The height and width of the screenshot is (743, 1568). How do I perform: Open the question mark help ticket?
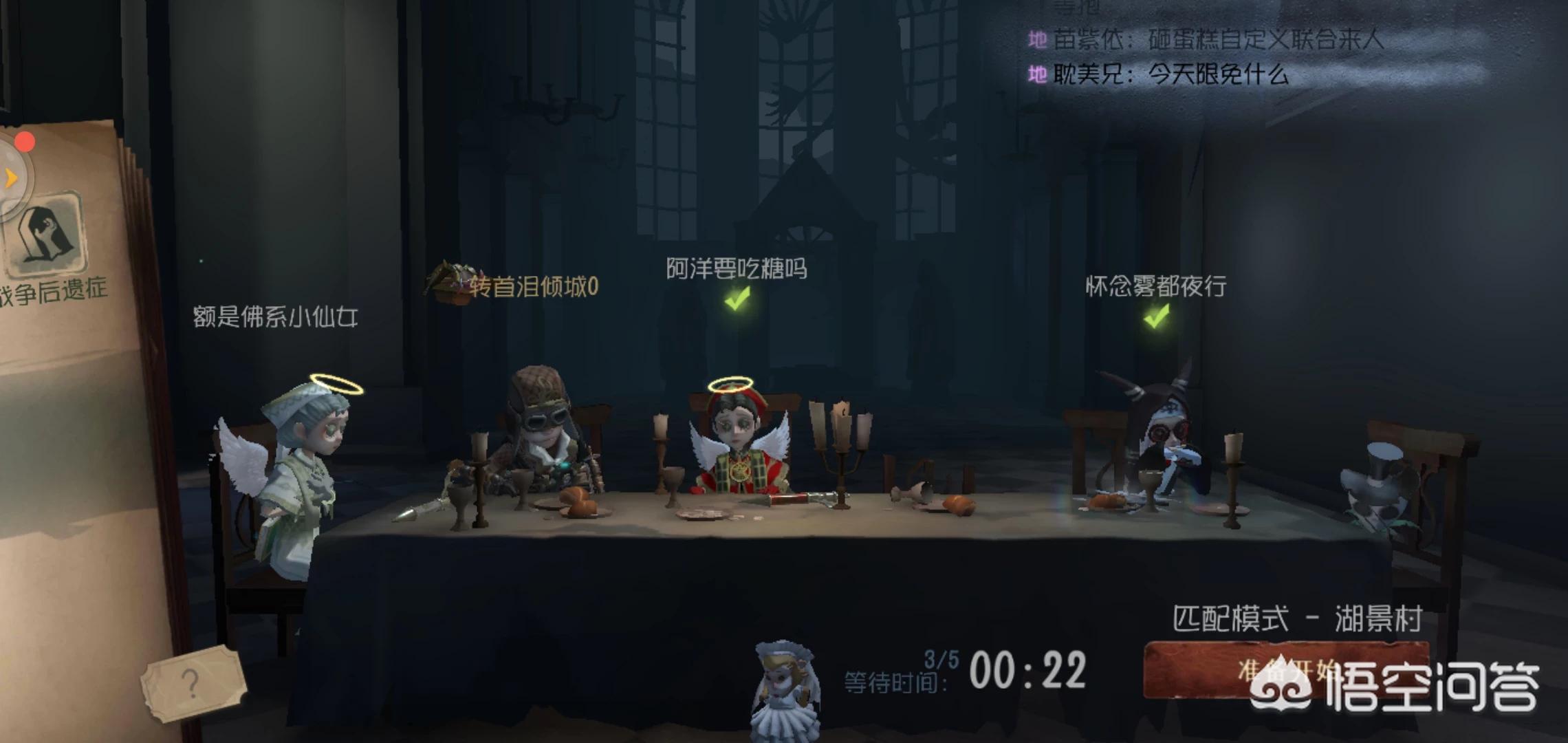[193, 683]
